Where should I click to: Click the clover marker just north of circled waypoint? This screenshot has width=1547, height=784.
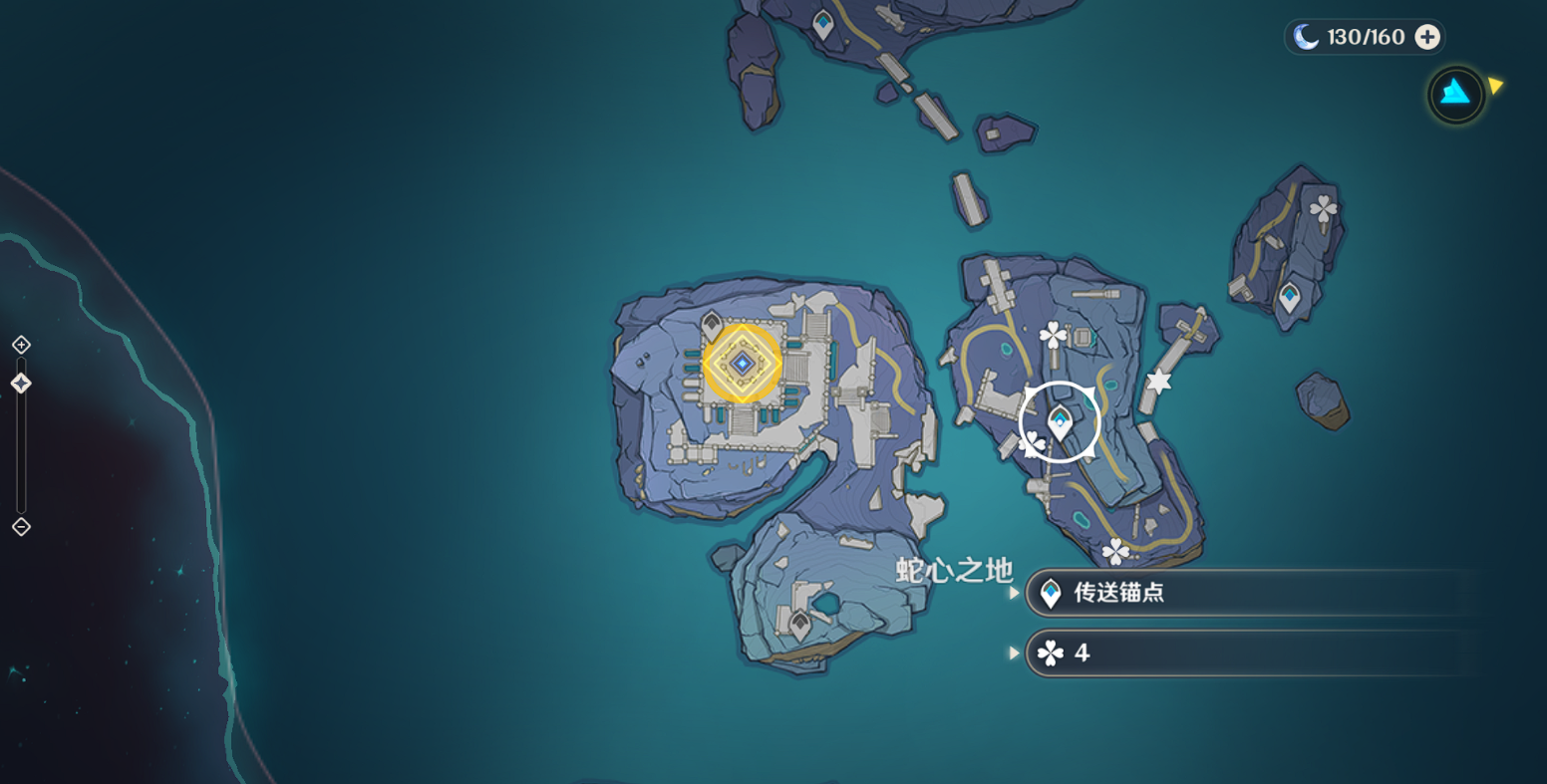pyautogui.click(x=1054, y=335)
